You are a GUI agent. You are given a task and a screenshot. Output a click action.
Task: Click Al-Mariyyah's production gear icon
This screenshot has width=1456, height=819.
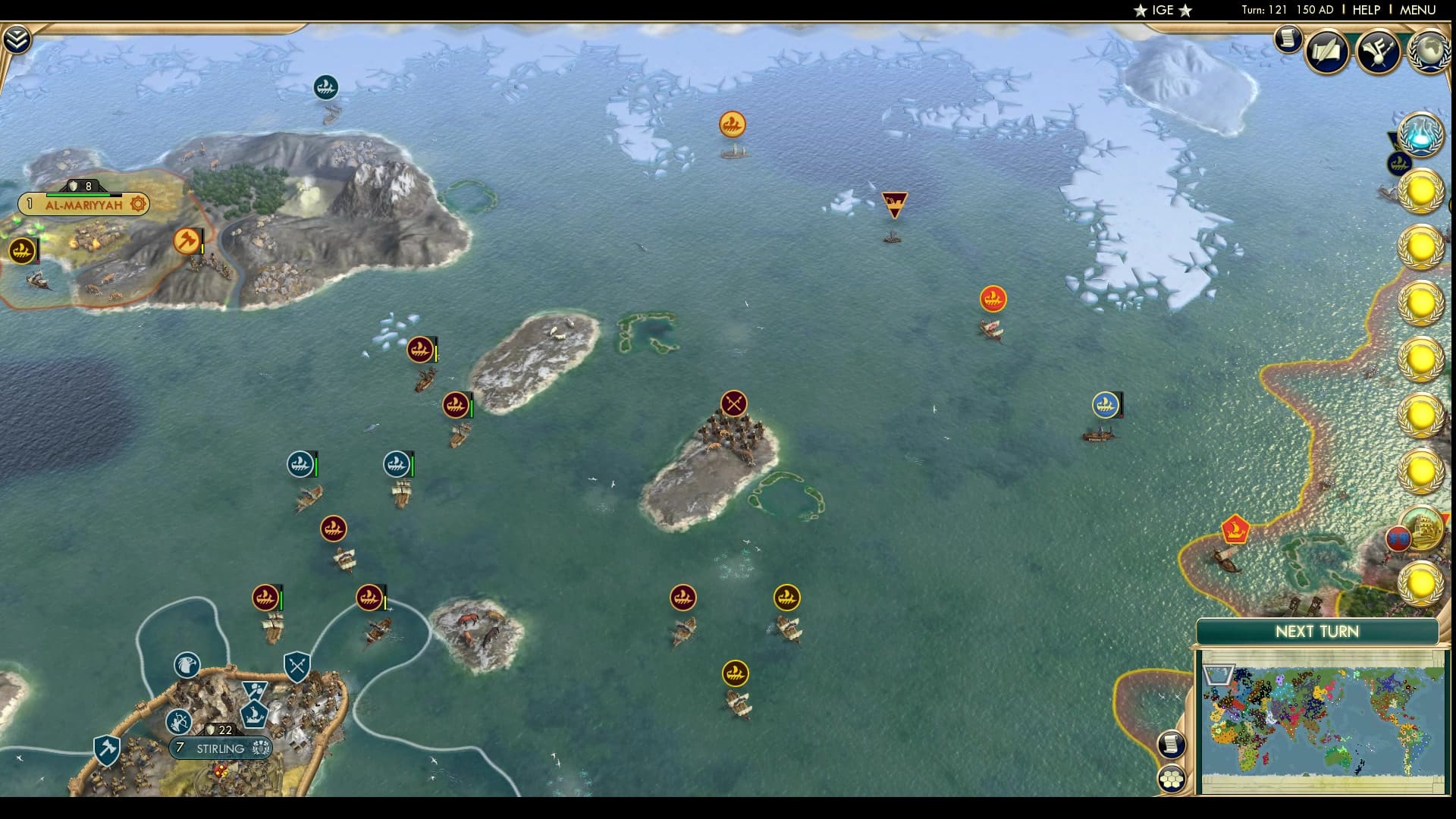coord(136,203)
